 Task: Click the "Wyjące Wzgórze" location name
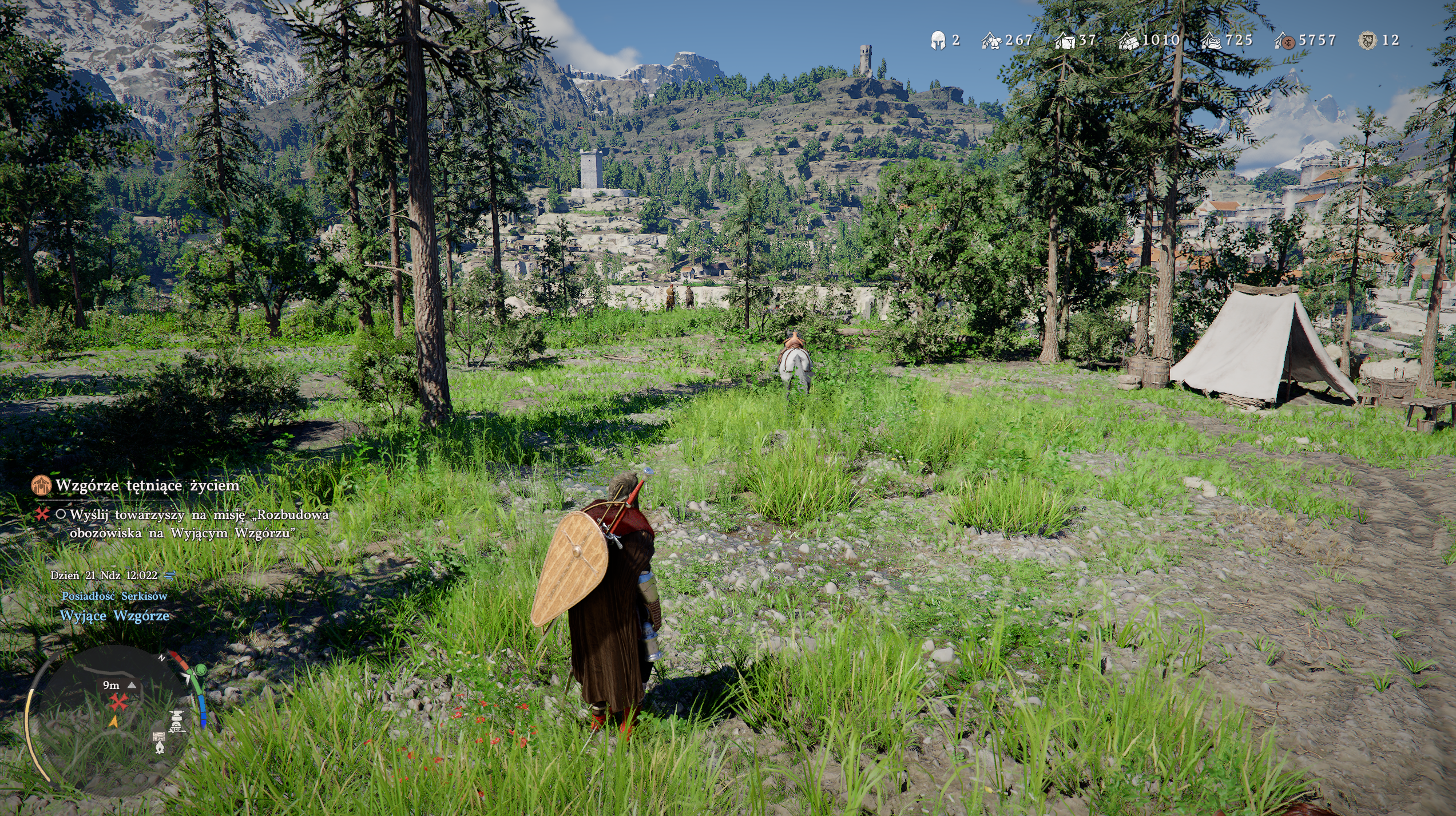pos(114,616)
